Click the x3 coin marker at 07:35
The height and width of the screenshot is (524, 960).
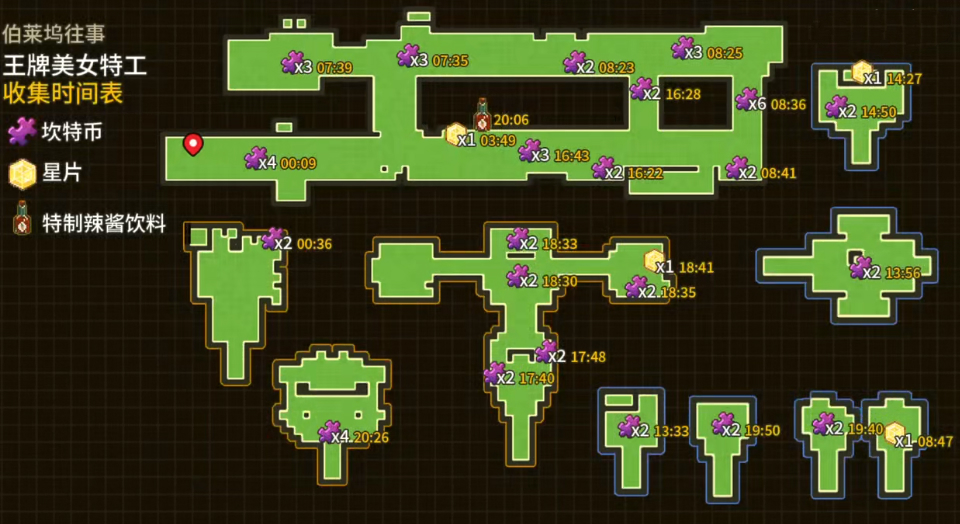click(408, 56)
